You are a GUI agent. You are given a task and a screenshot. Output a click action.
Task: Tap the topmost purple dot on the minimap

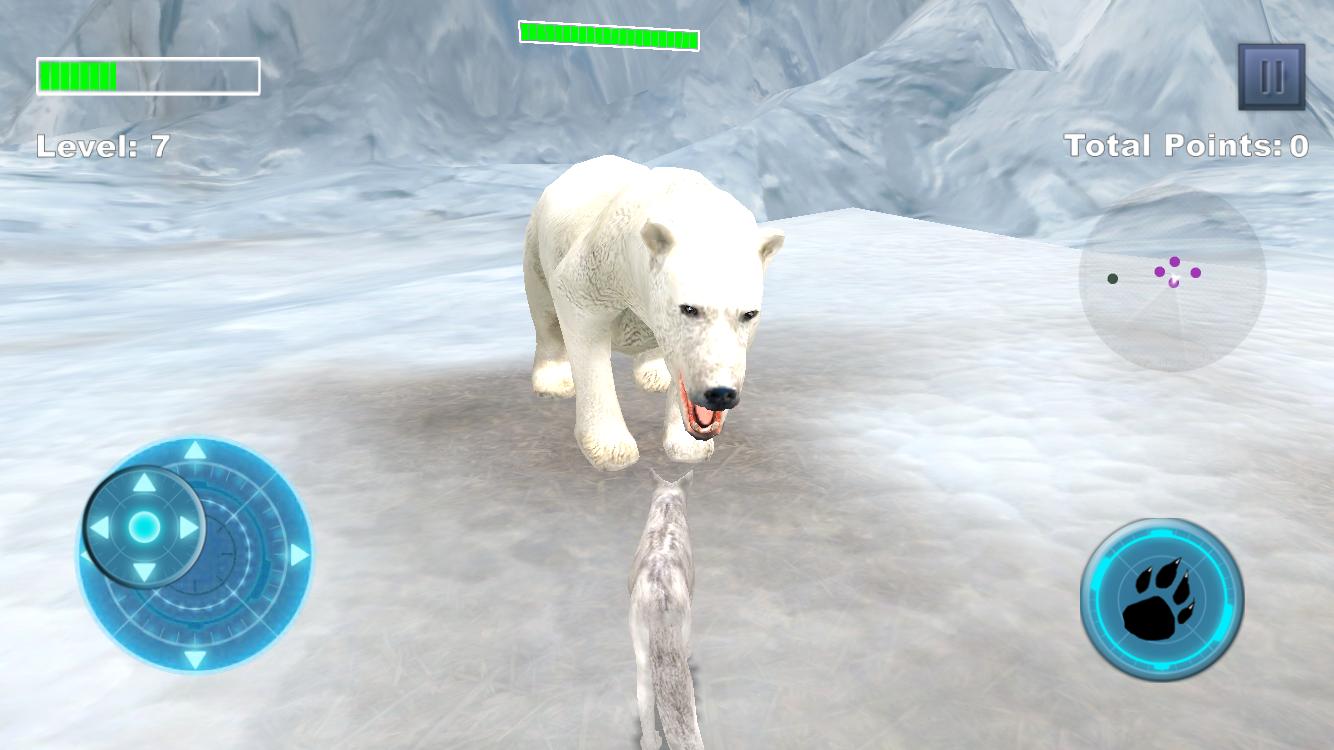(x=1175, y=262)
